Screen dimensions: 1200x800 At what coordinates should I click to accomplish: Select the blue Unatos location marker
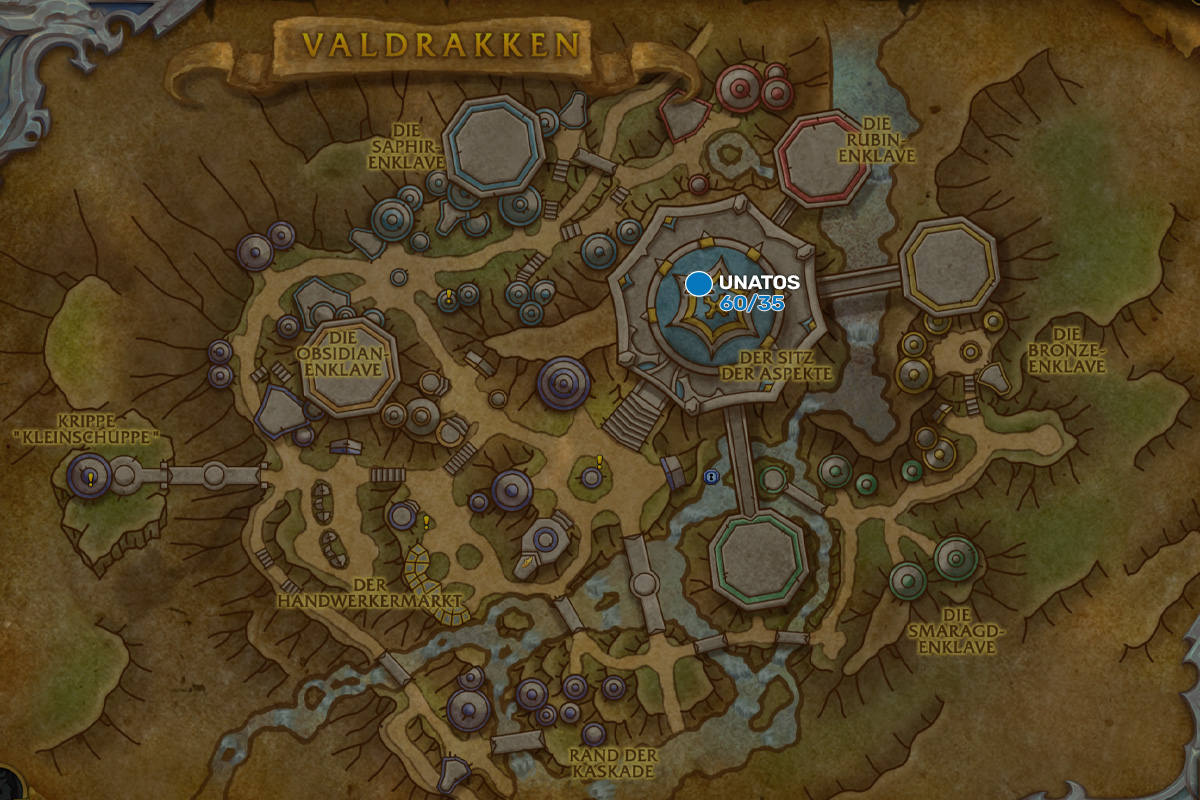tap(699, 283)
